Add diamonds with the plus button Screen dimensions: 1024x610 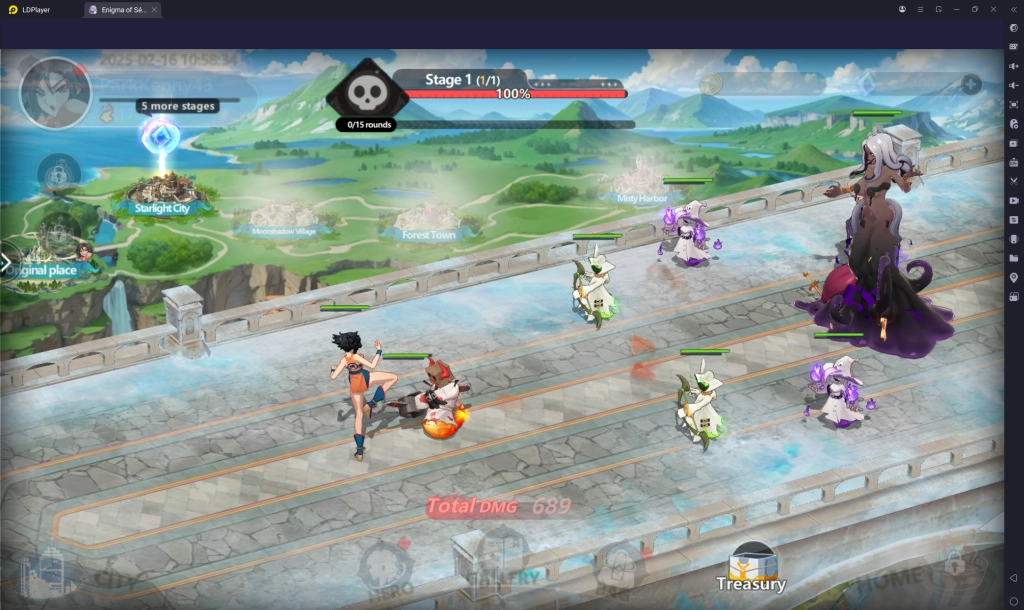click(970, 85)
